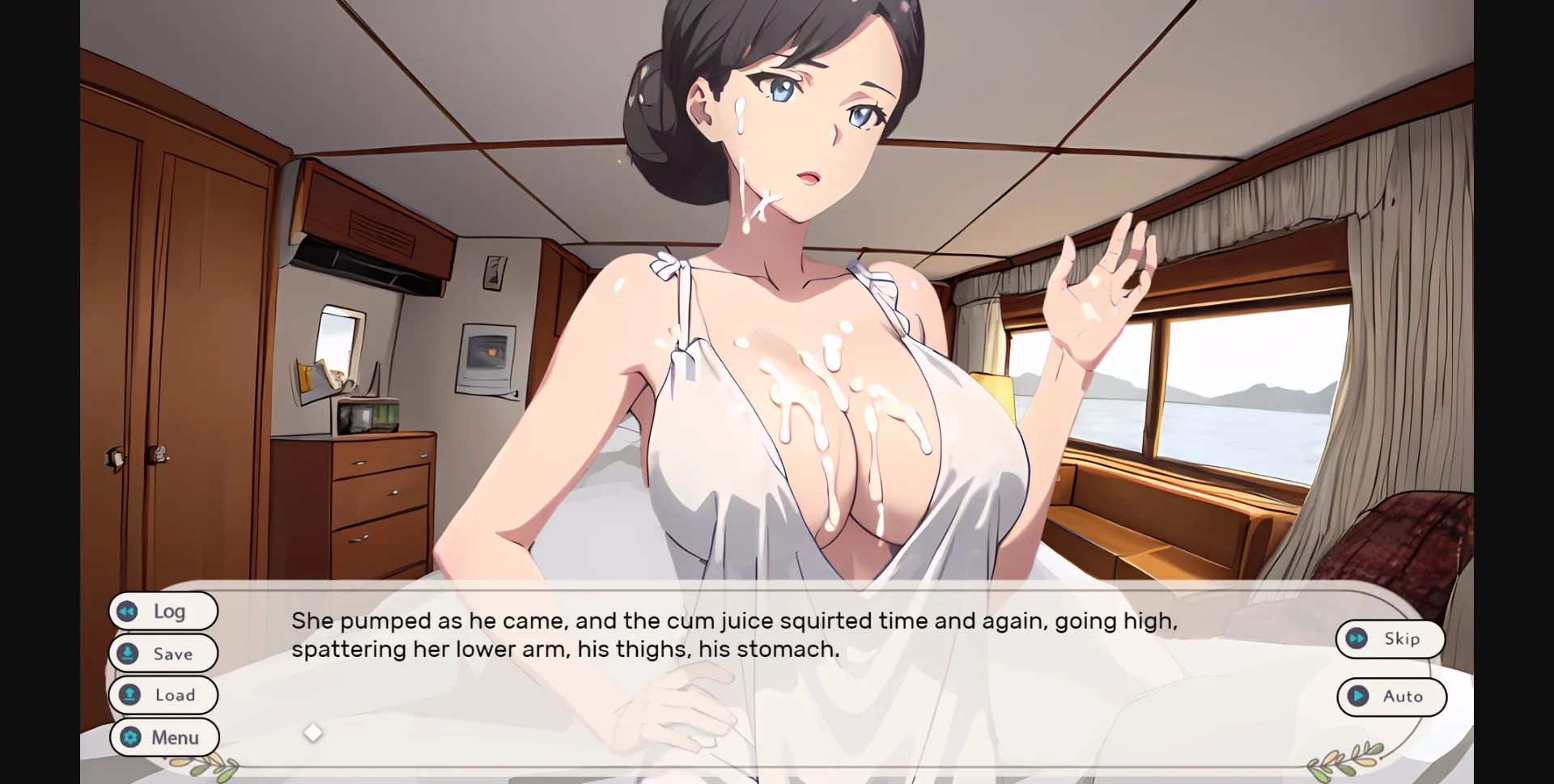
Task: Open the Load screen to browse saves
Action: (x=163, y=695)
